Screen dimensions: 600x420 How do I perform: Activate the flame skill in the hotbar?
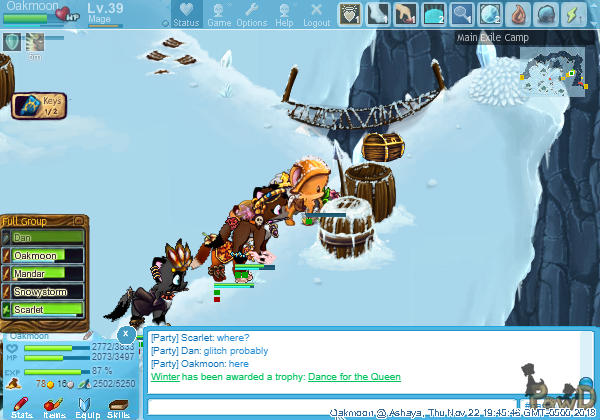coord(518,14)
